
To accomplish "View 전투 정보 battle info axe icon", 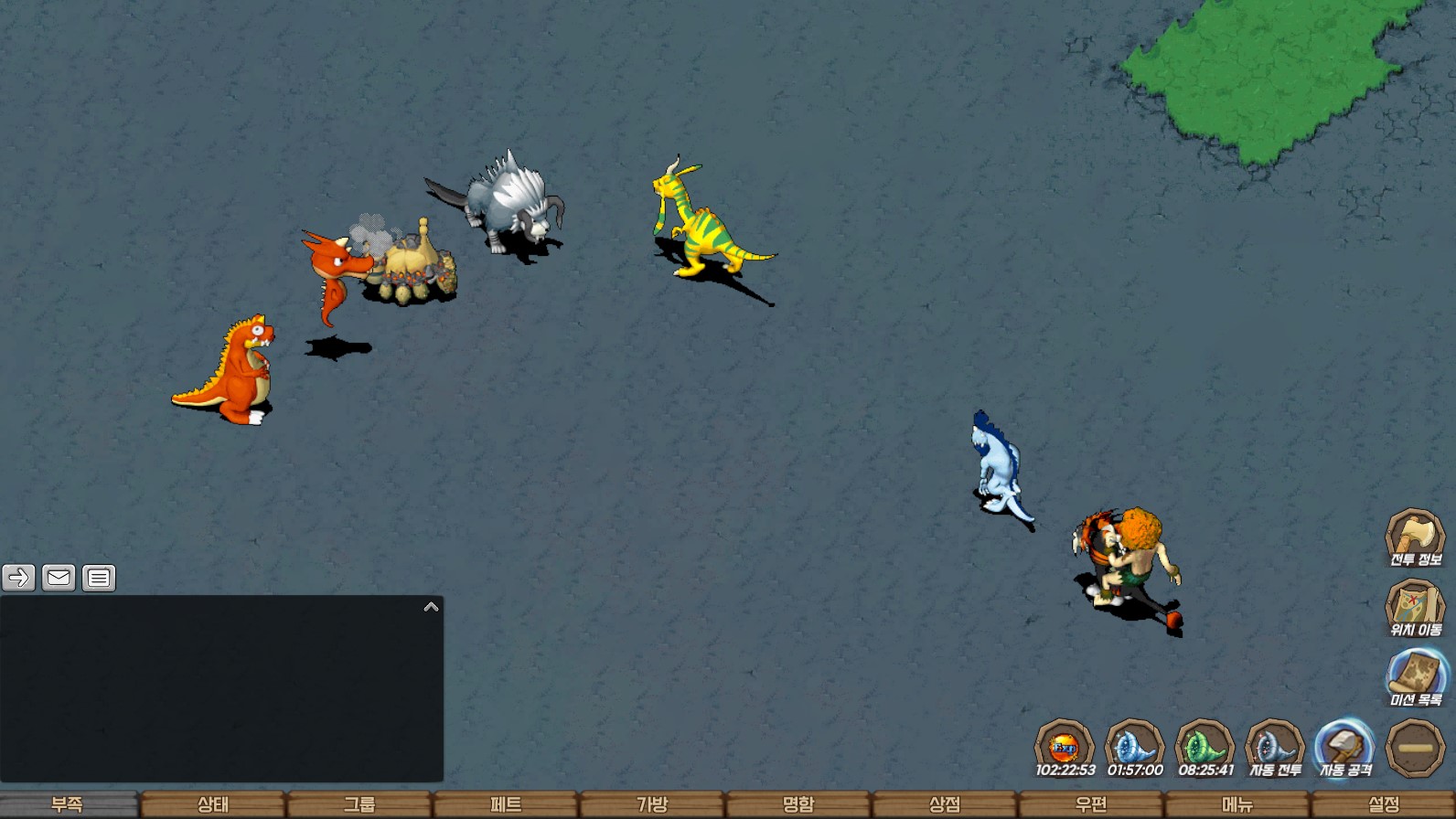I will coord(1415,537).
